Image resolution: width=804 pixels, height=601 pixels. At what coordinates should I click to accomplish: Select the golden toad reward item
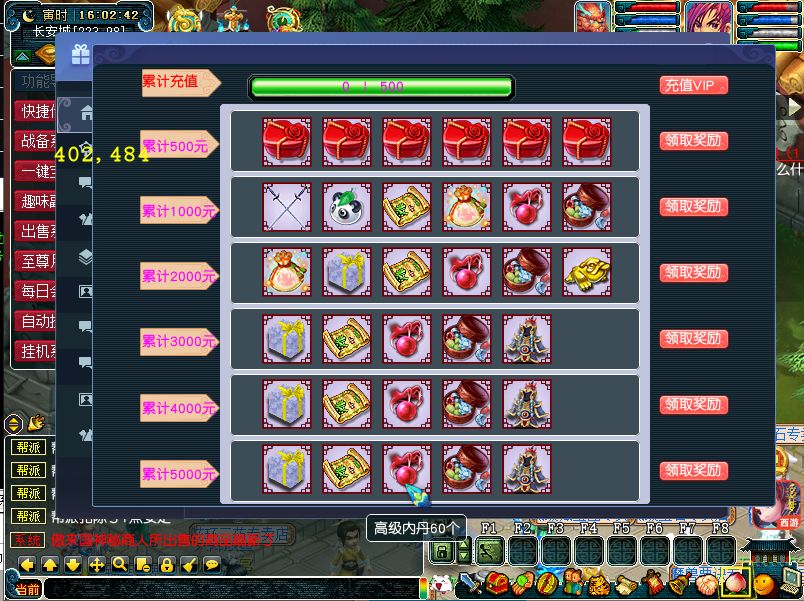point(587,273)
